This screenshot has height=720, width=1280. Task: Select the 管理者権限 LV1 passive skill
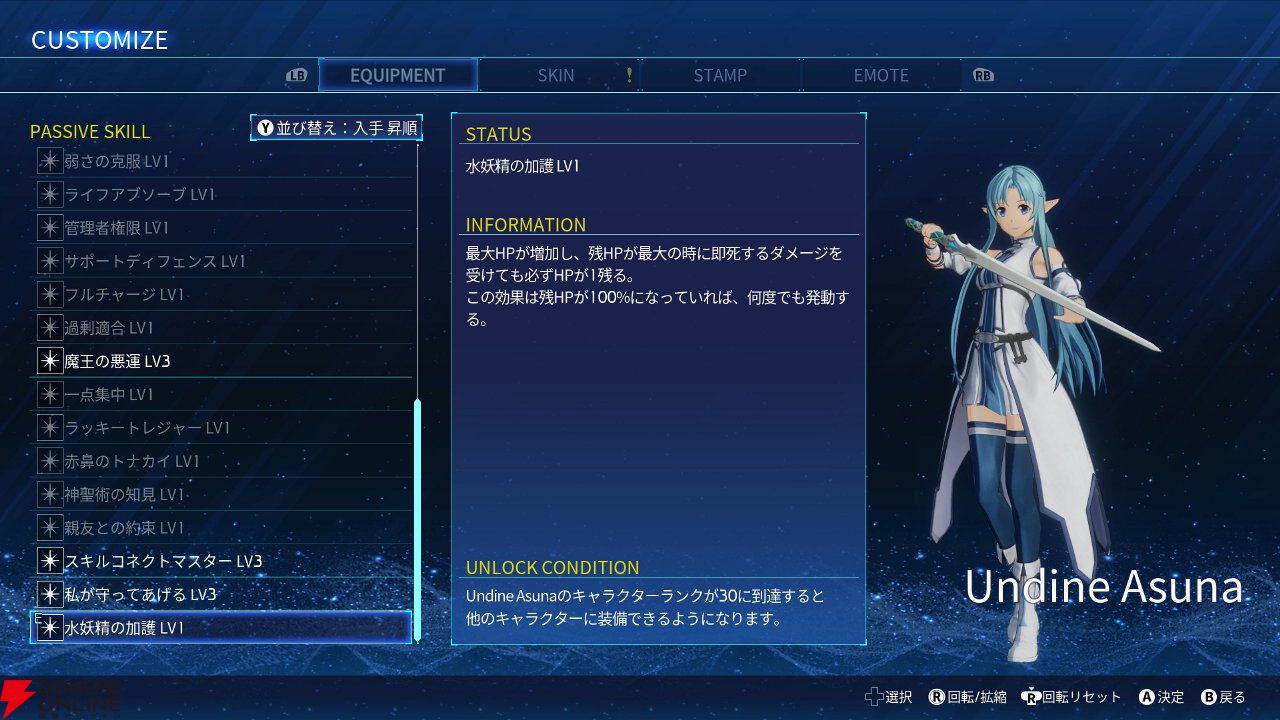[222, 228]
